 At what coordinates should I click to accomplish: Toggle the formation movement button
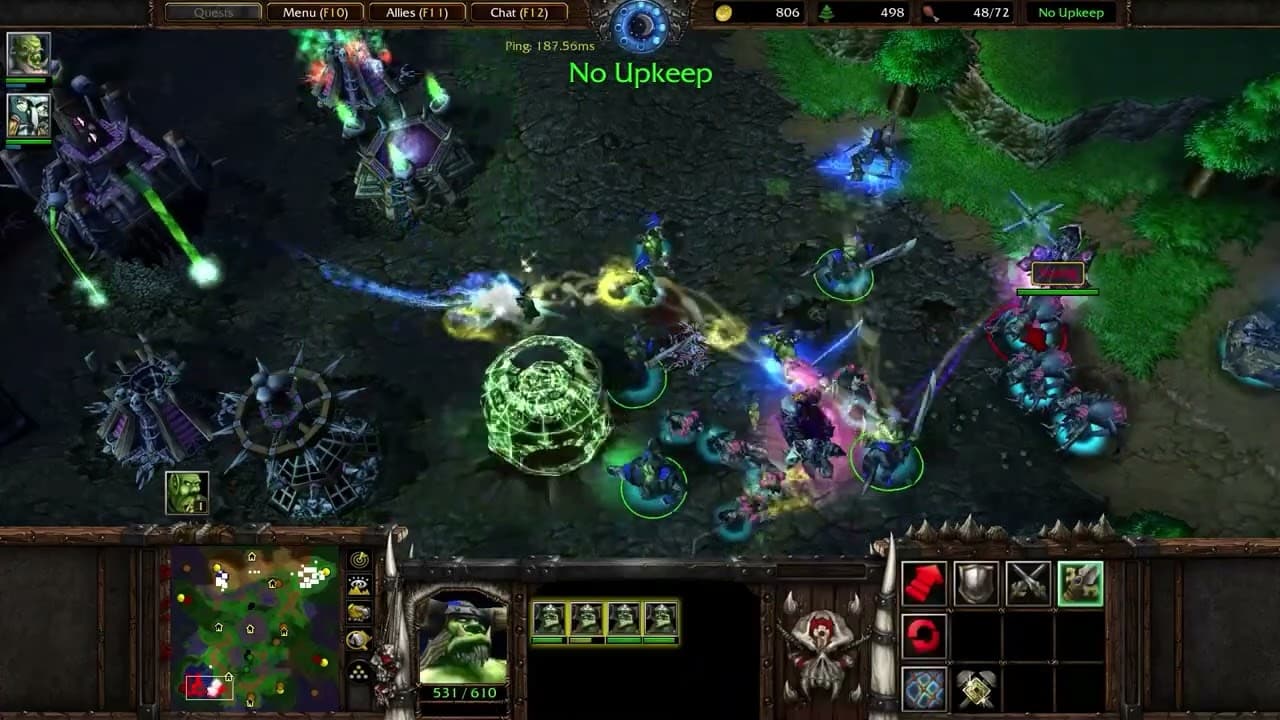coord(358,670)
